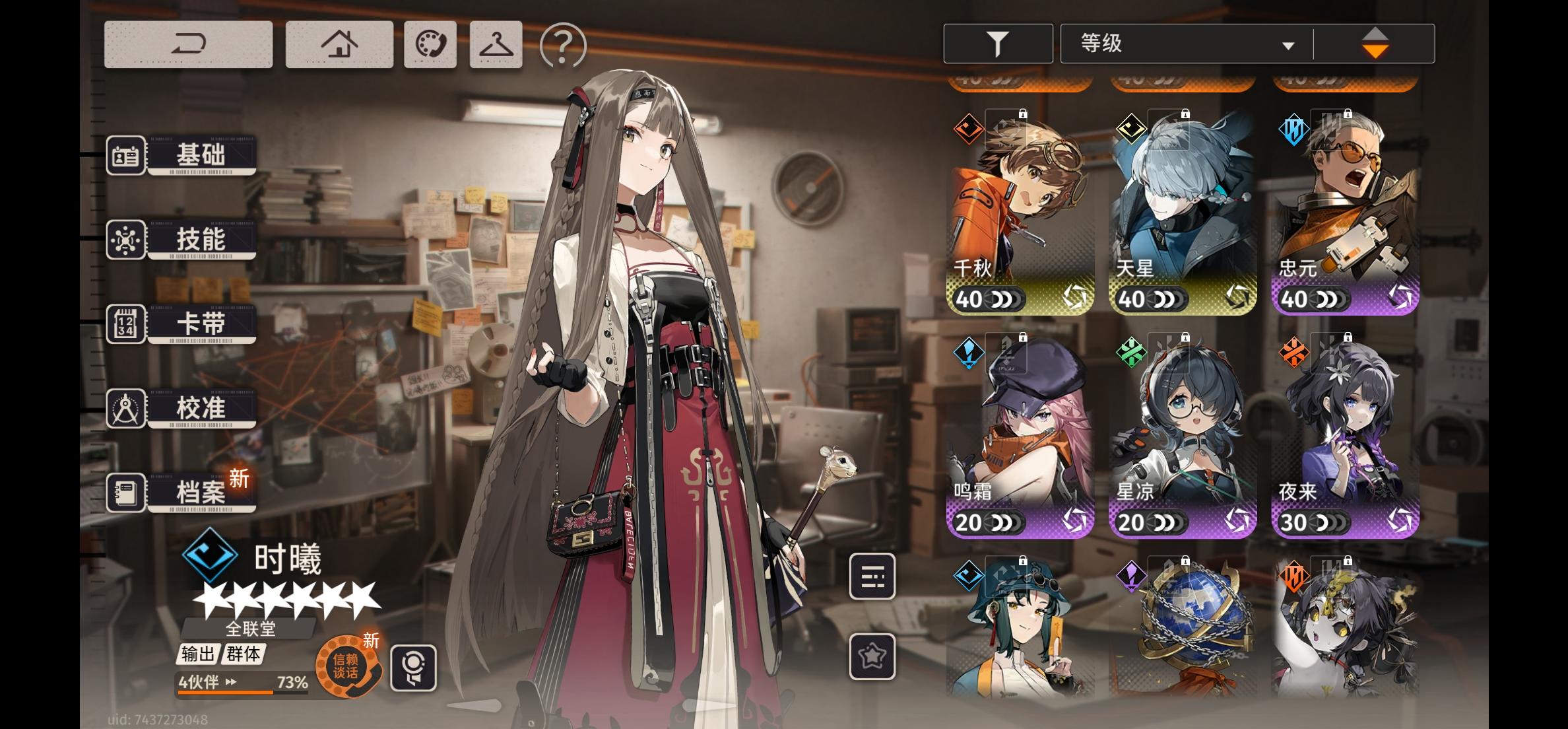Select the palette/coating icon in top toolbar
Viewport: 1568px width, 729px height.
(x=430, y=44)
